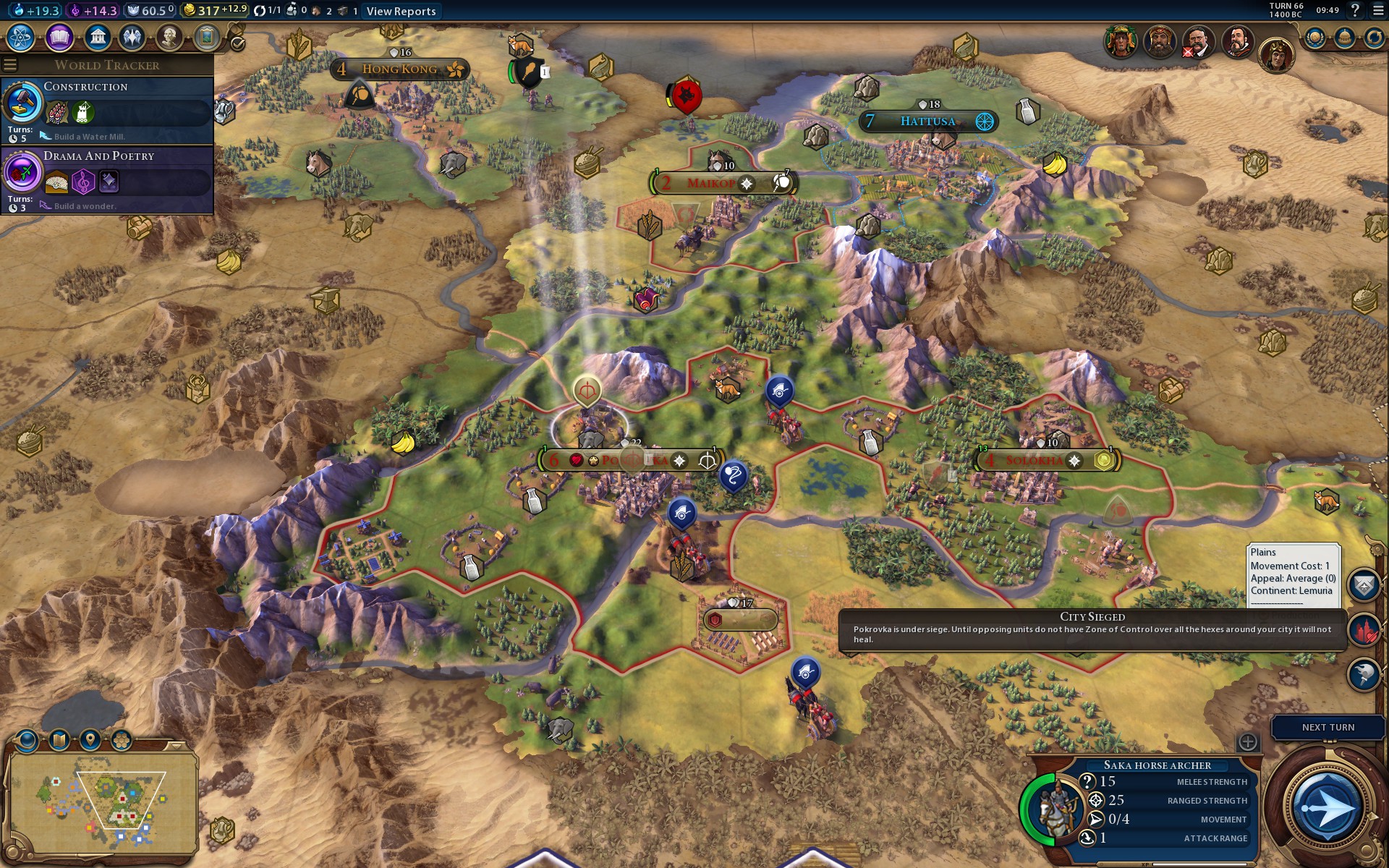Open minimap map pins button
The height and width of the screenshot is (868, 1389).
pyautogui.click(x=90, y=740)
